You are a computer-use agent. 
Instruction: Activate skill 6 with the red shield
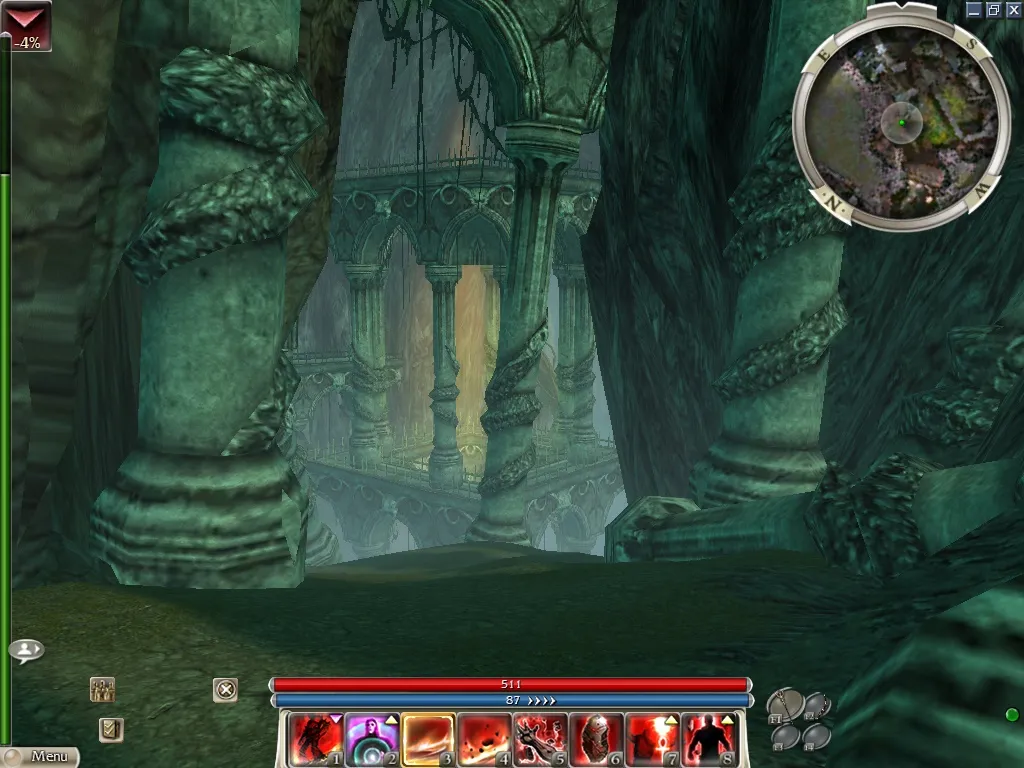point(597,739)
